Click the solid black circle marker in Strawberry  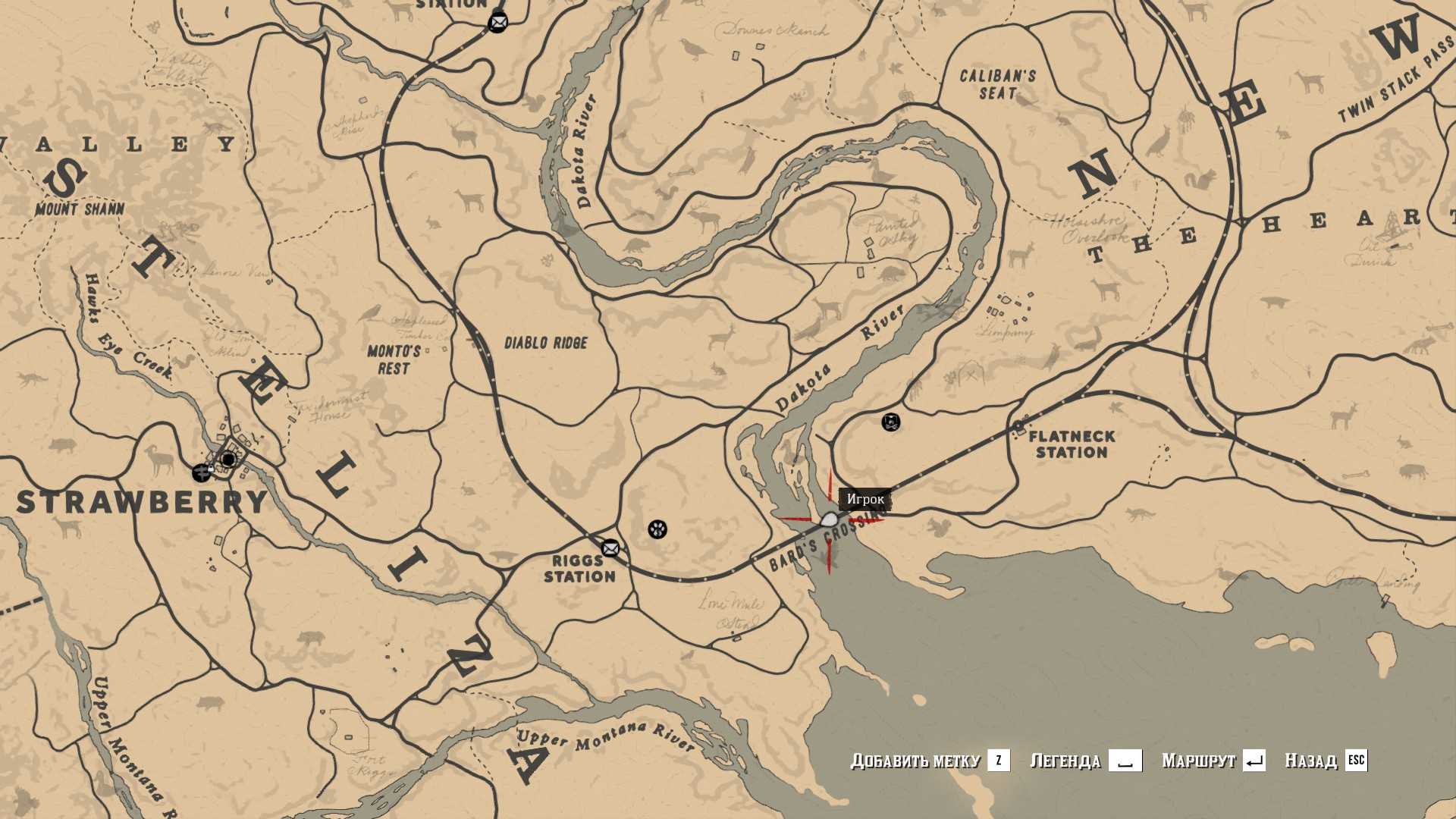(x=228, y=460)
